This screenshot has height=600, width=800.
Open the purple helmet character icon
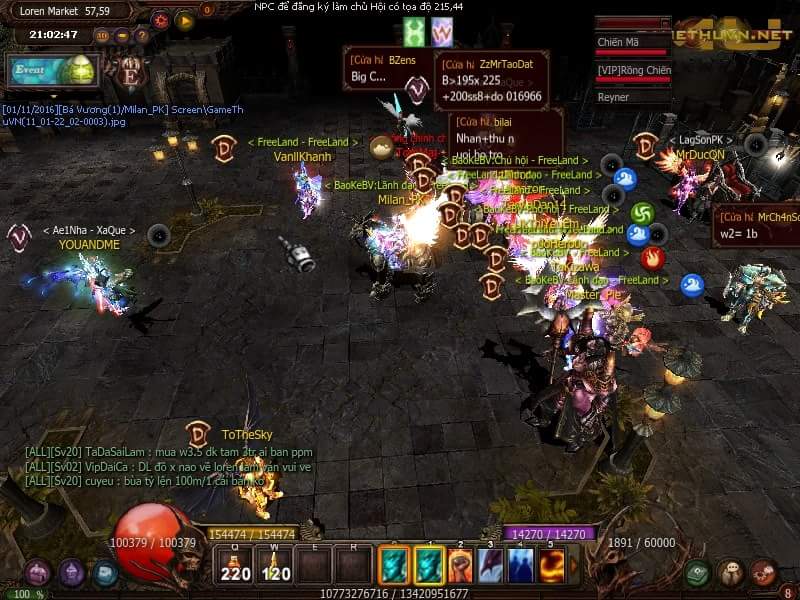tap(71, 573)
